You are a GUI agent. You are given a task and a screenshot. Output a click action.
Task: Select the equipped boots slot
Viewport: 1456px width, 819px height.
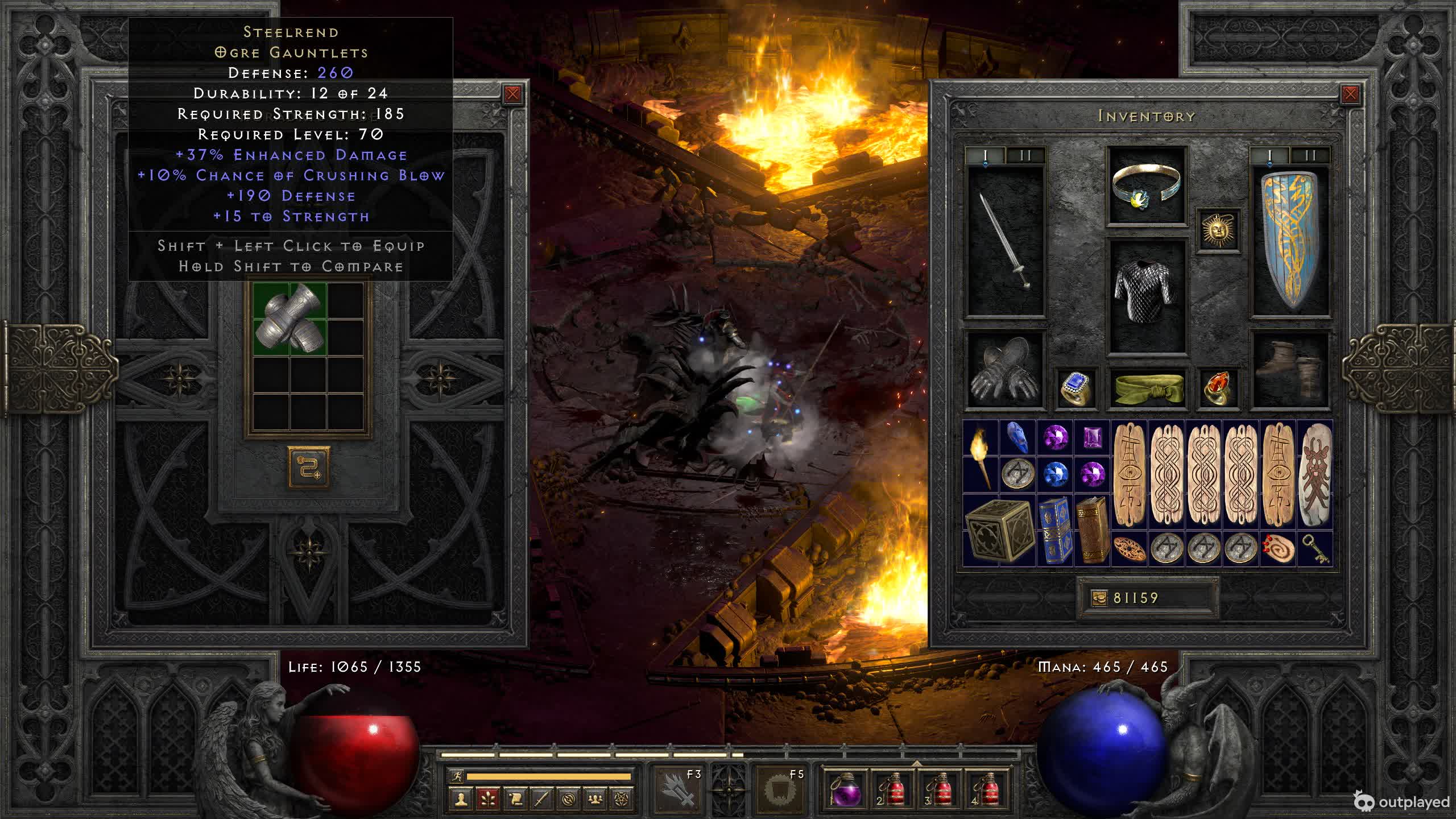pos(1290,370)
